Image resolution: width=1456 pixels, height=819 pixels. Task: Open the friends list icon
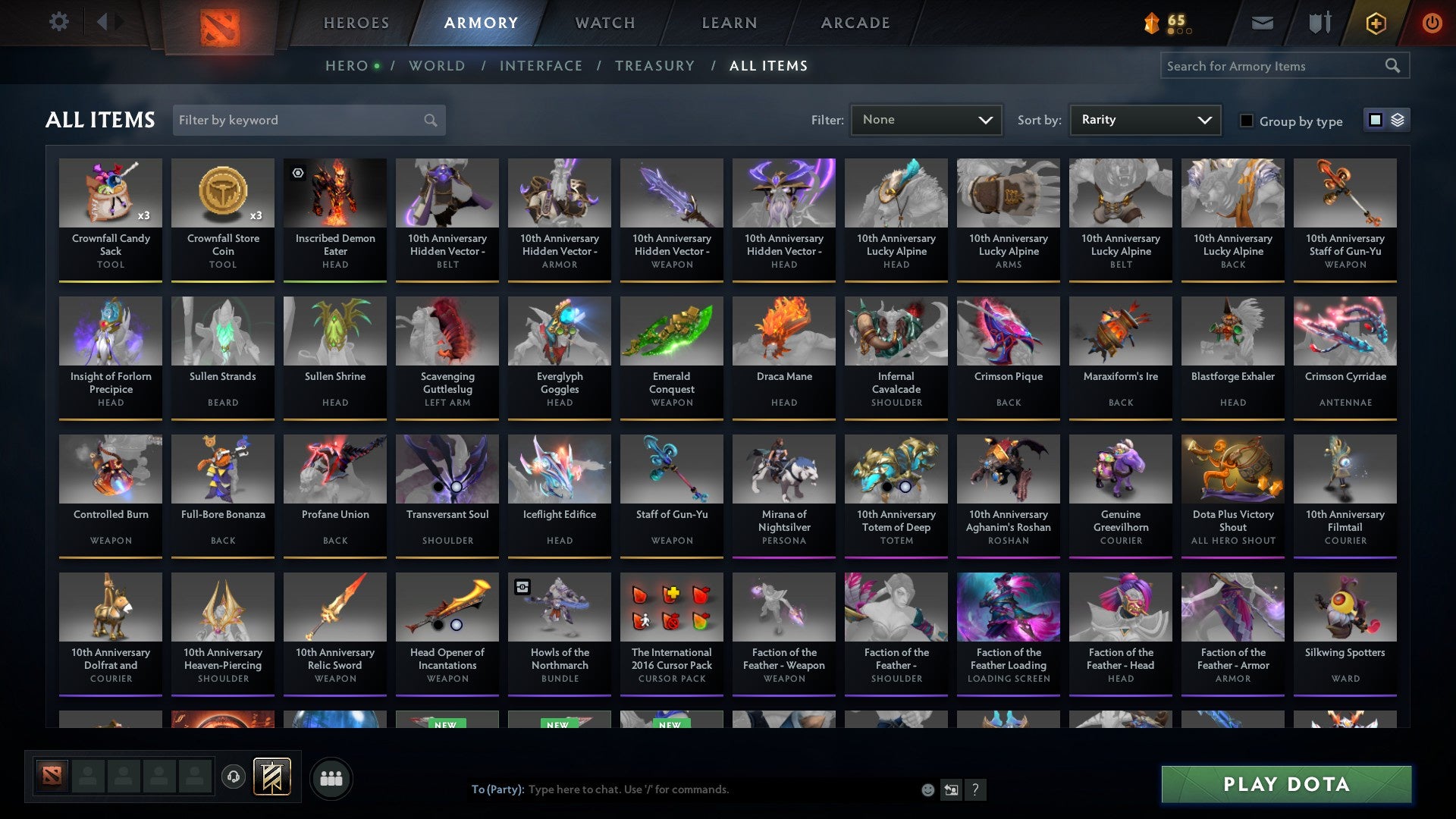point(331,777)
